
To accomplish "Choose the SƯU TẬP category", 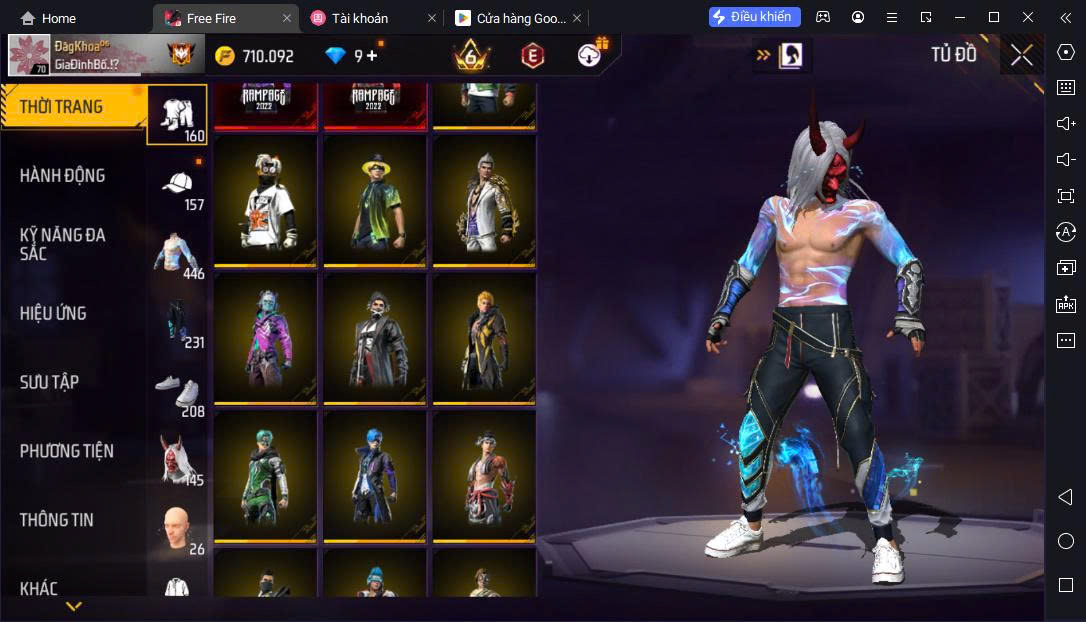I will (50, 383).
